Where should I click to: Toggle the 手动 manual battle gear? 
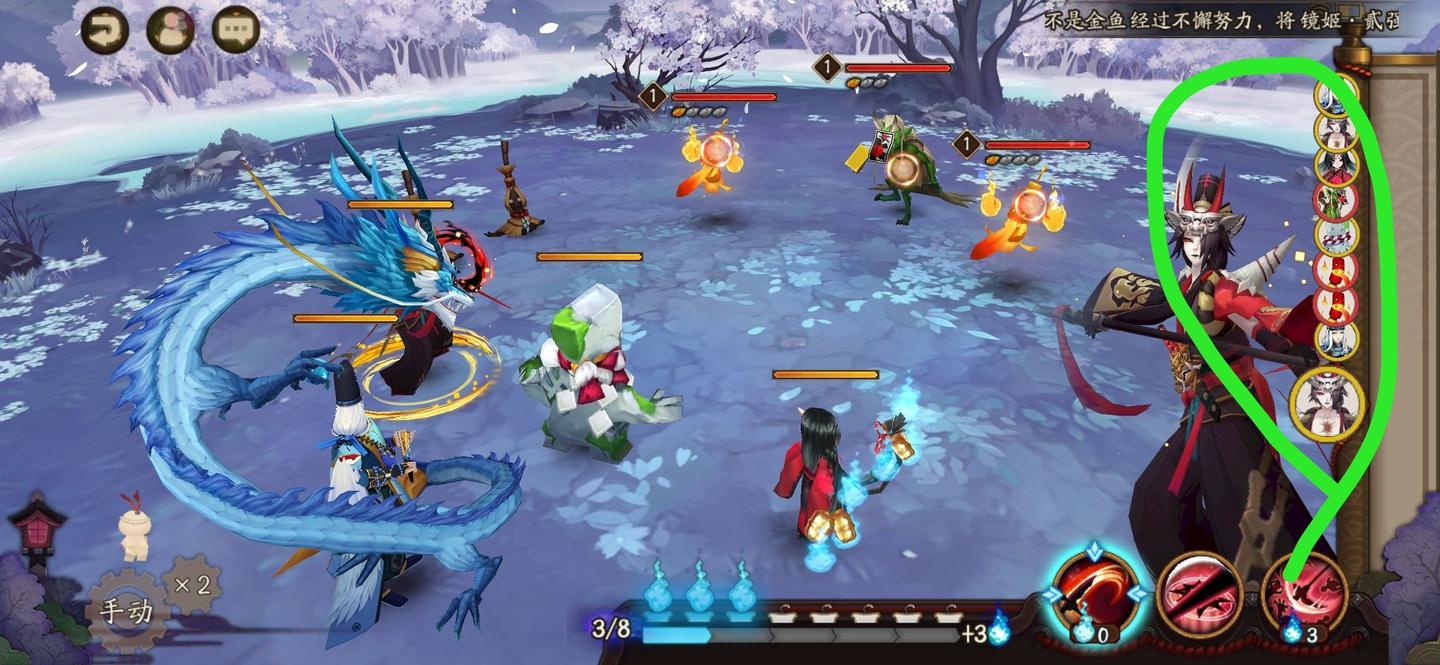coord(129,609)
